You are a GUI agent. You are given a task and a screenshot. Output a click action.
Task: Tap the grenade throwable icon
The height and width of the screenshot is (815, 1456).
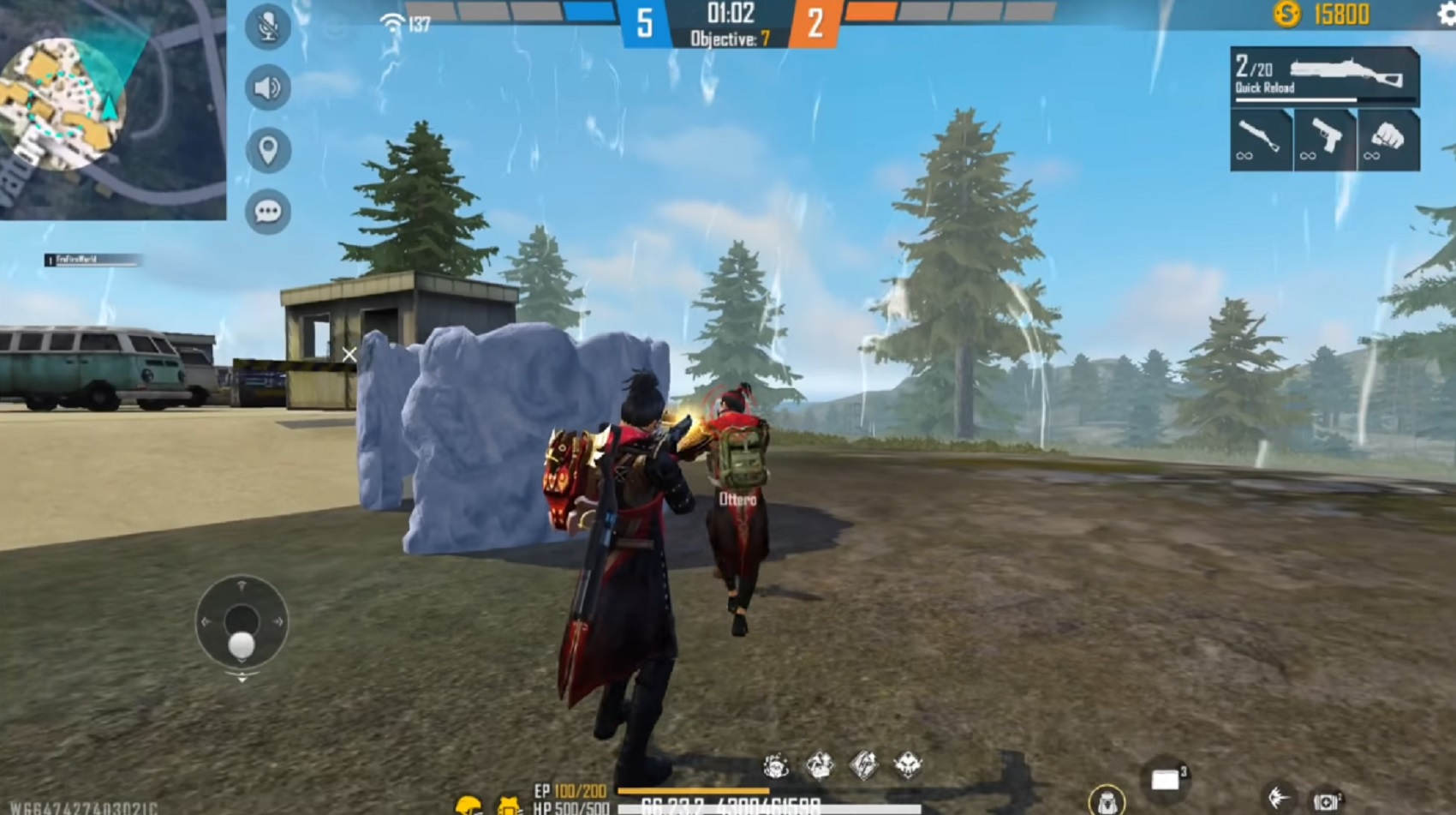click(x=1280, y=795)
